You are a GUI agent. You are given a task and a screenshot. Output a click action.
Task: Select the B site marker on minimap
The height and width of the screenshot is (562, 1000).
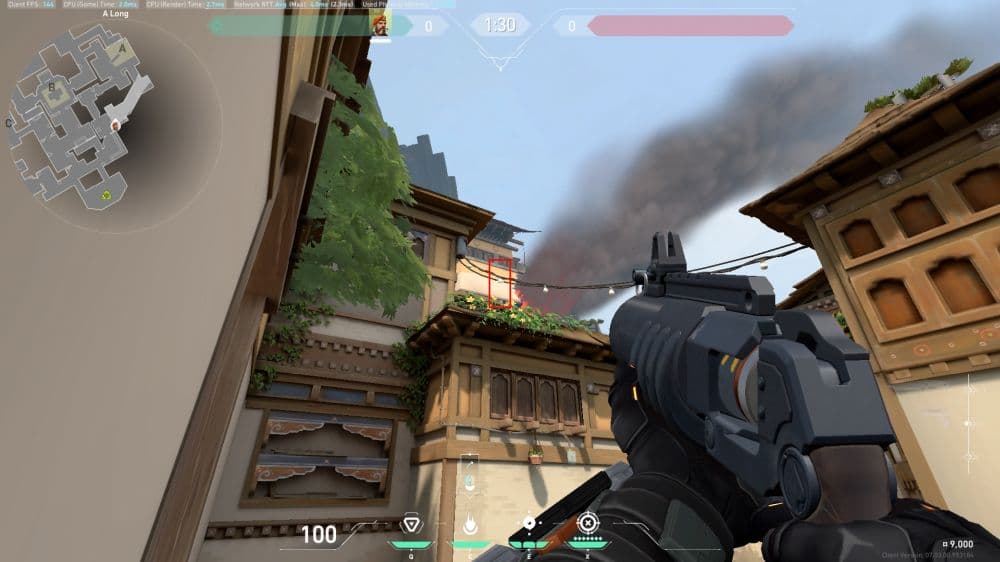(x=52, y=87)
